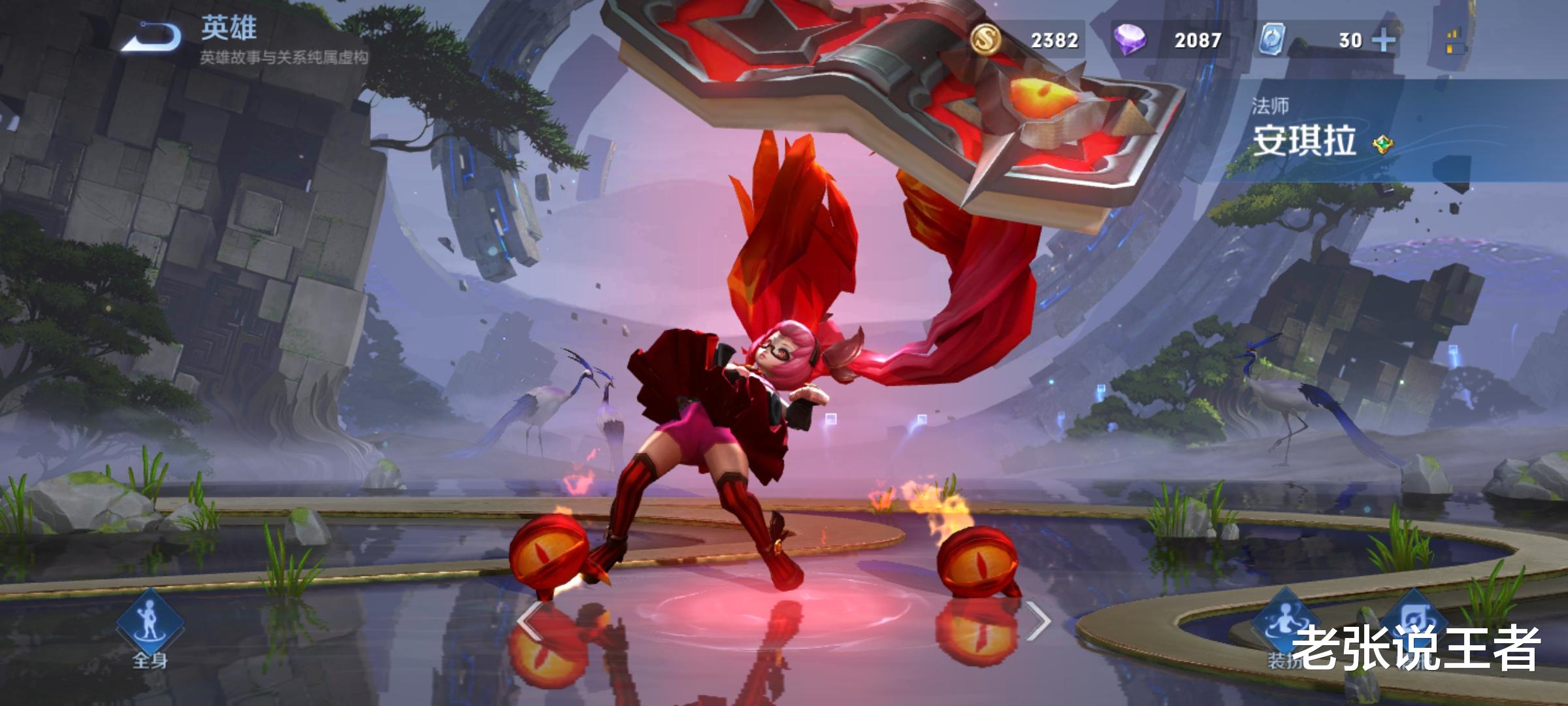This screenshot has height=706, width=1568.
Task: Tap the blue card ticket icon
Action: click(1272, 39)
